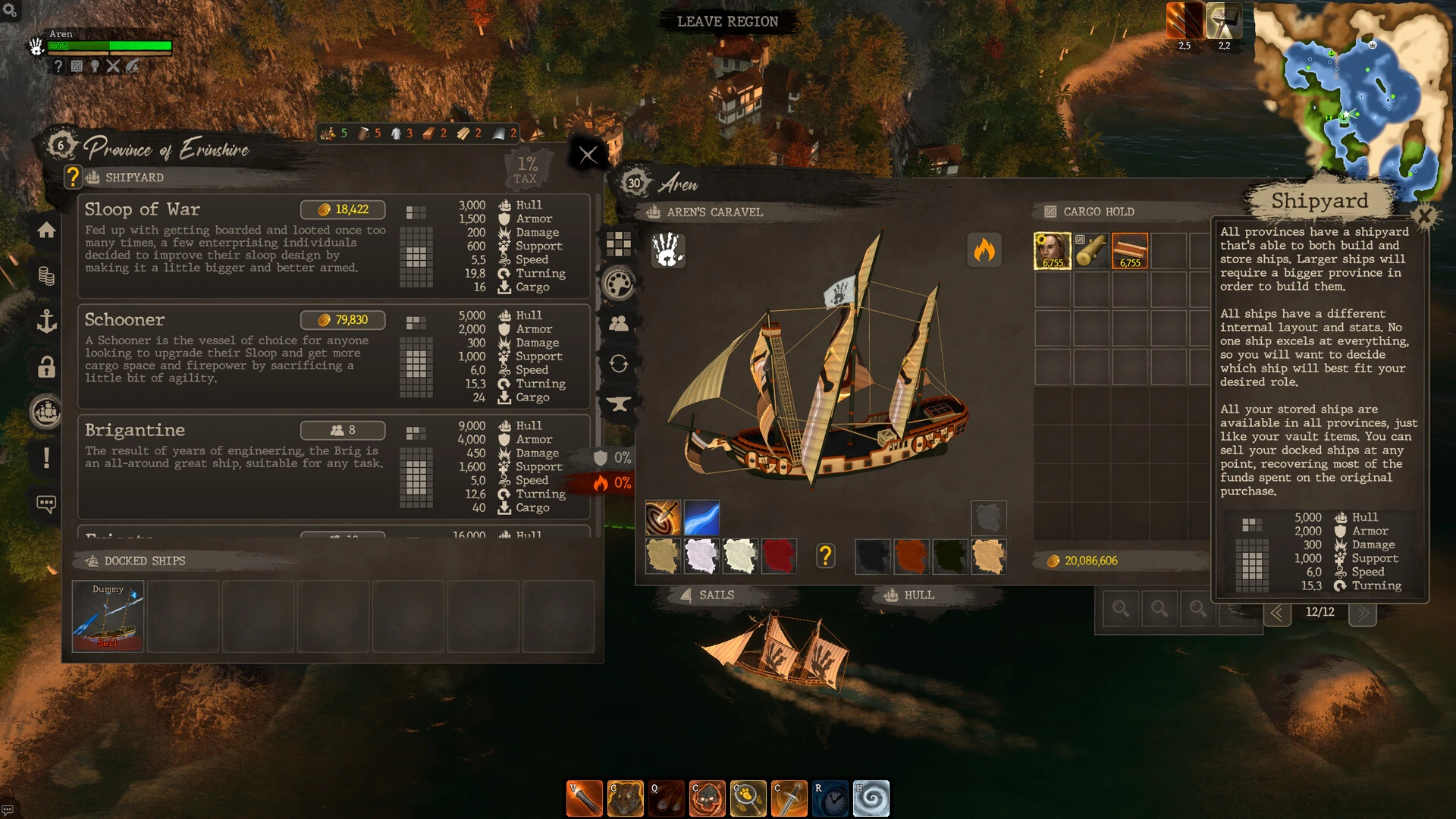Click the LEAVE REGION button
Screen dimensions: 1456x819
[x=727, y=21]
